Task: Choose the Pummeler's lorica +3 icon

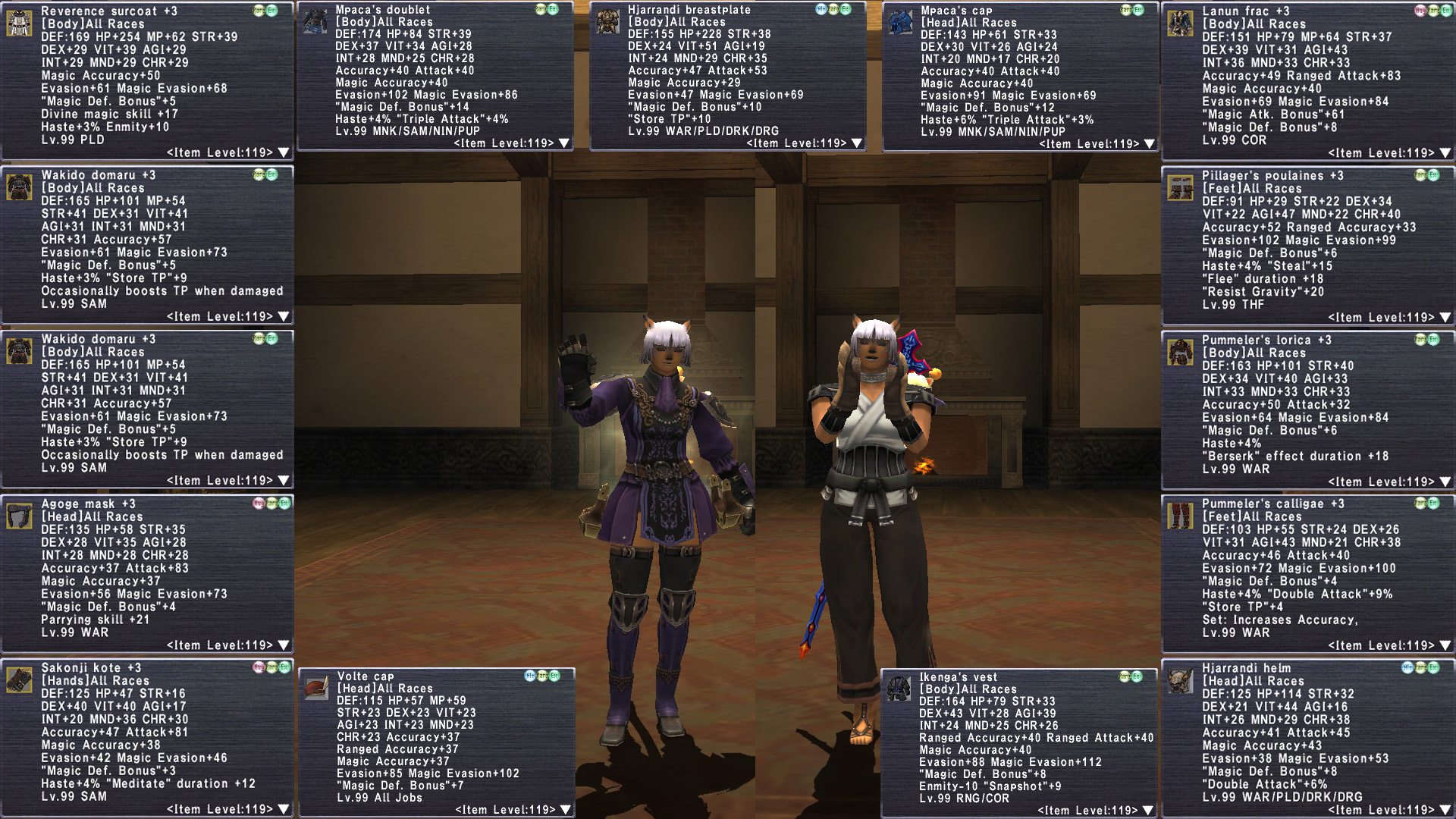Action: tap(1180, 352)
